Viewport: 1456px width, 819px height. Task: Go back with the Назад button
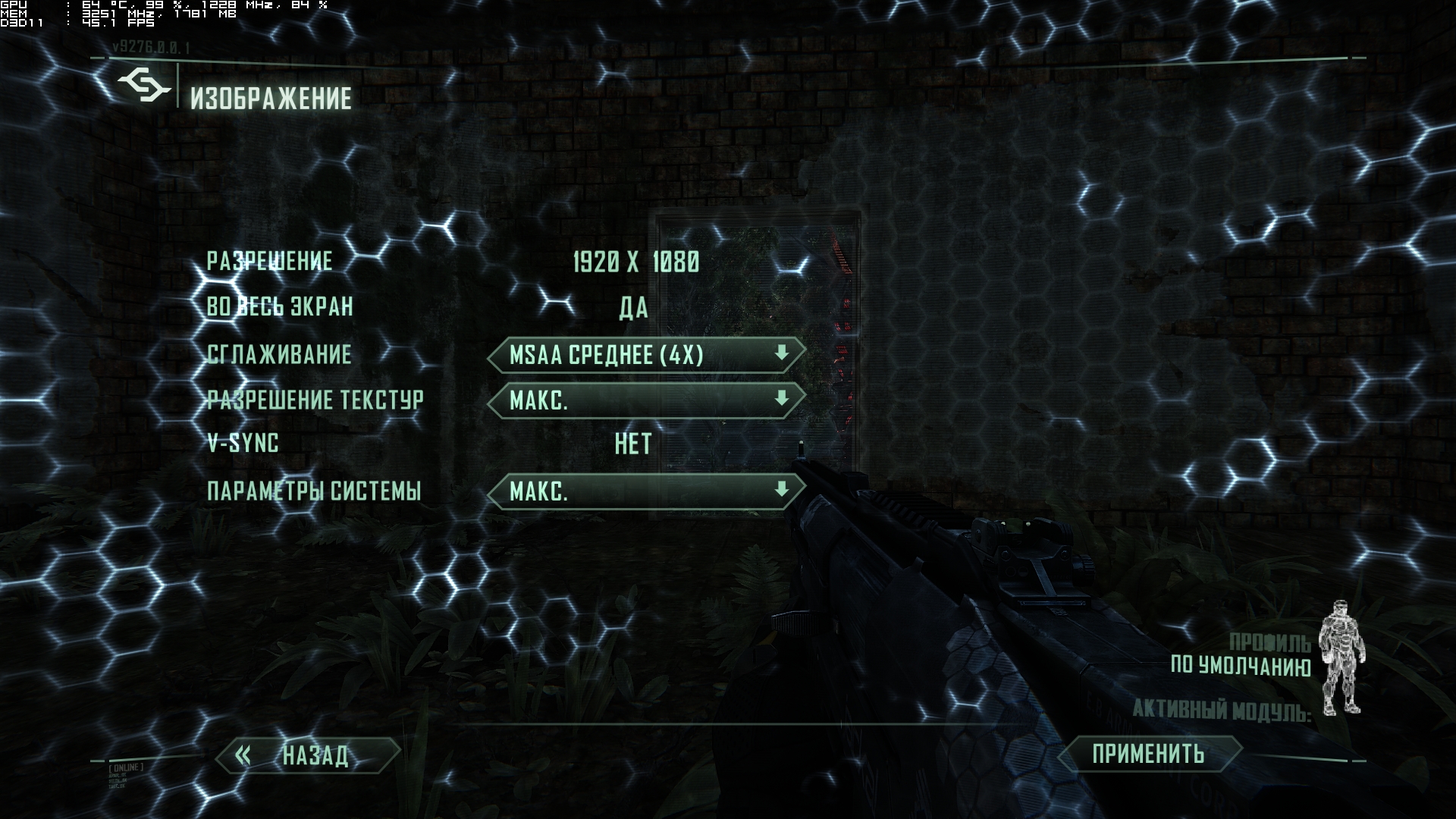308,755
